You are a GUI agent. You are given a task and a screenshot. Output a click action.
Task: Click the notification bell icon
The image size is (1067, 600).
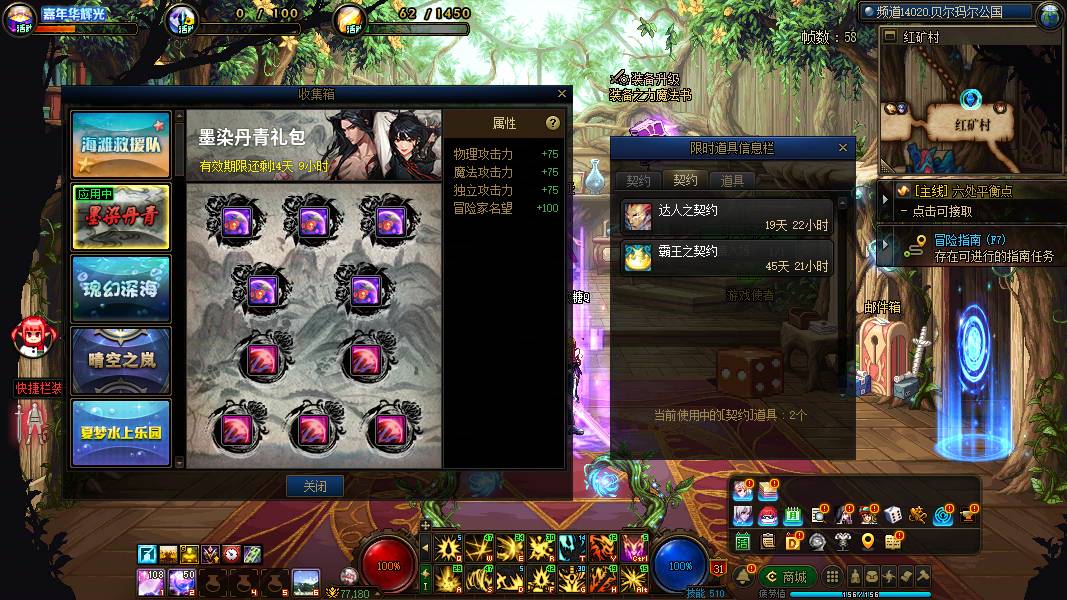pos(743,577)
